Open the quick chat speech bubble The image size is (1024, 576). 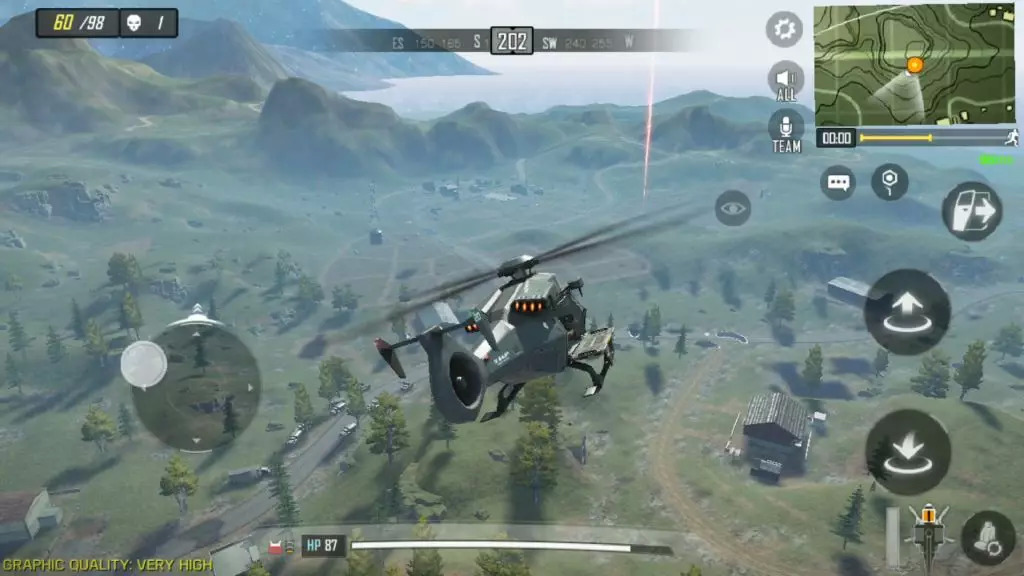838,183
